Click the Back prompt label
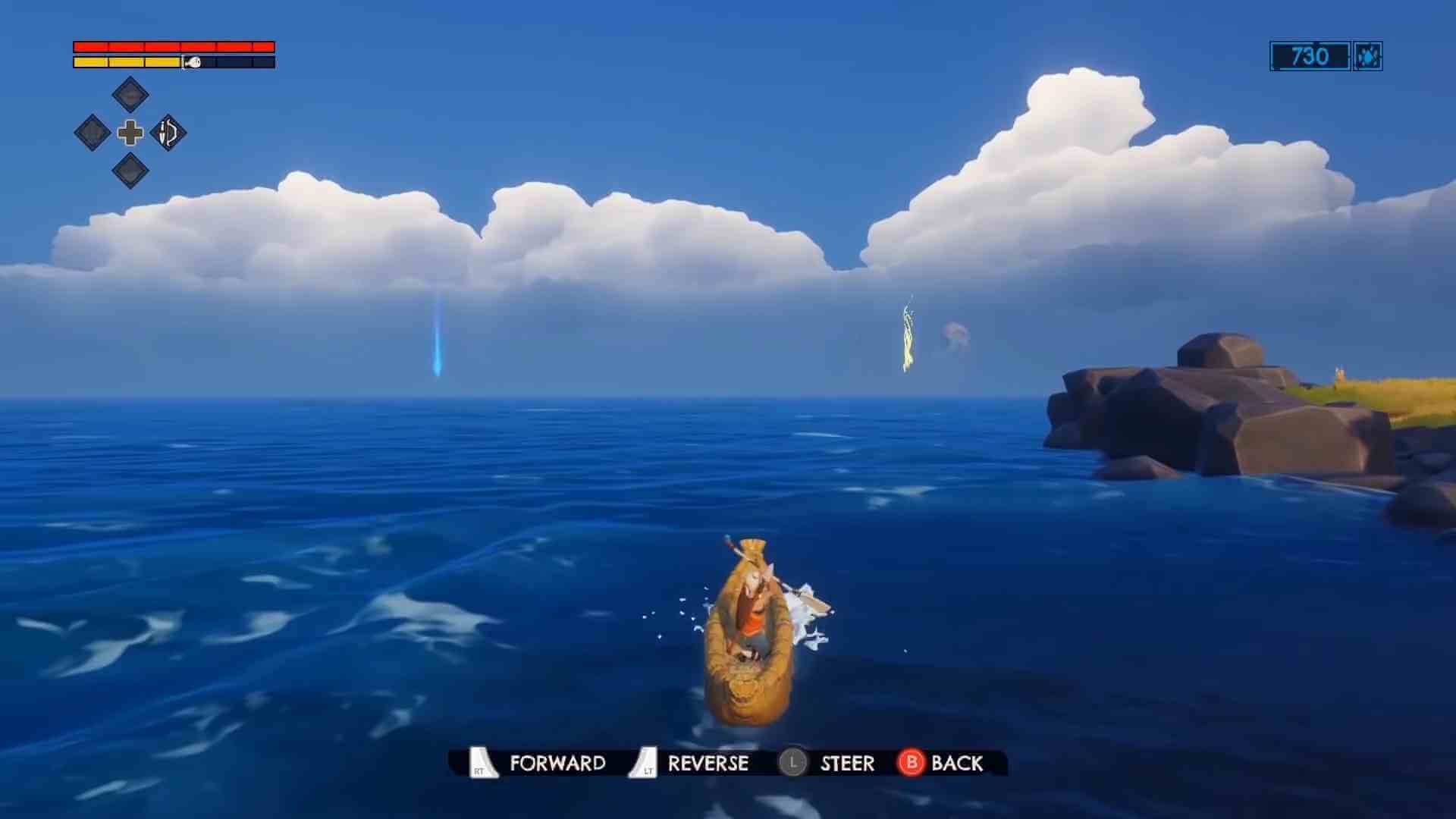The image size is (1456, 819). [x=957, y=764]
